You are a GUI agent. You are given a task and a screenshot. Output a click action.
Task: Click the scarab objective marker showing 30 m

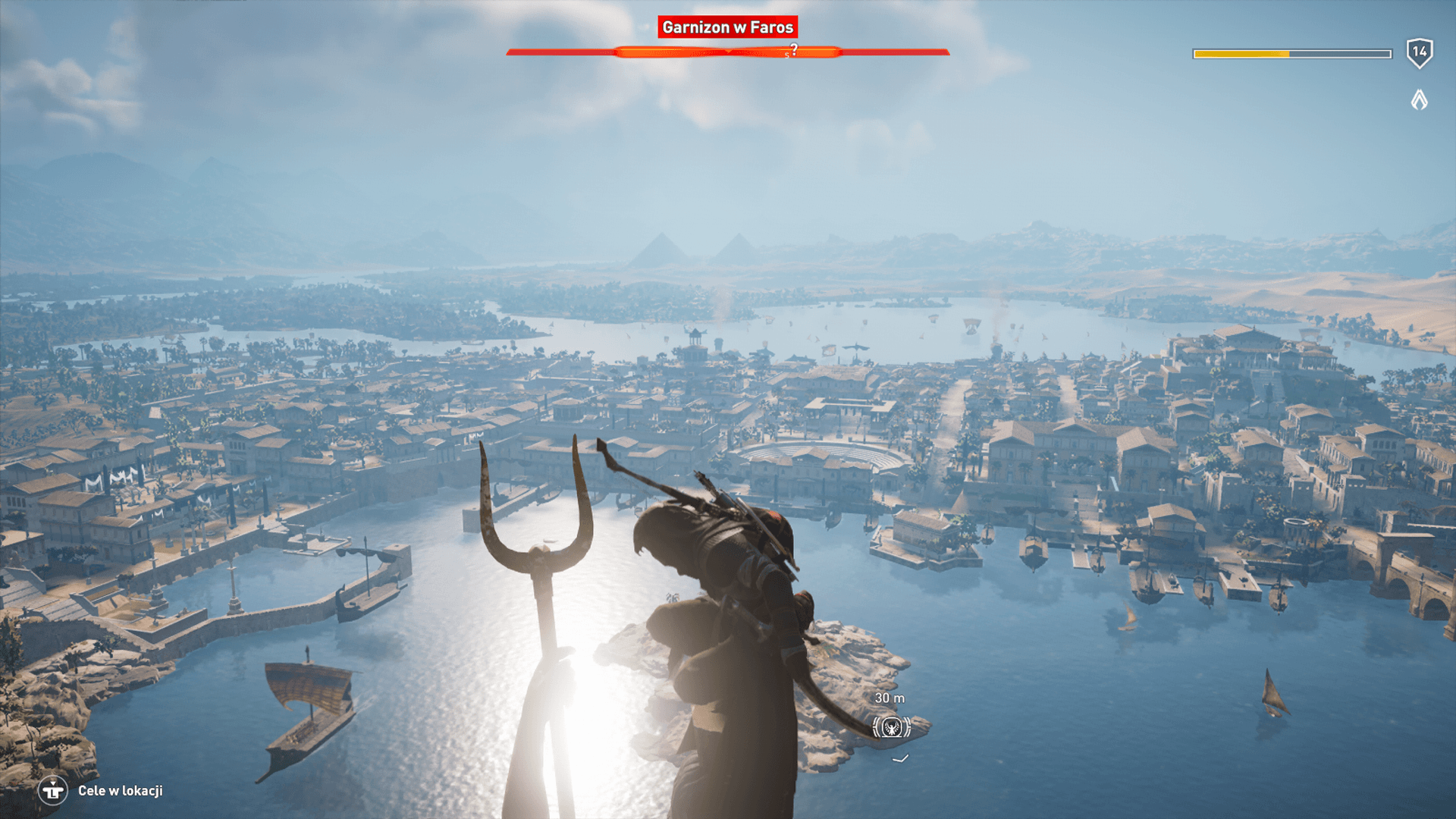pyautogui.click(x=891, y=727)
